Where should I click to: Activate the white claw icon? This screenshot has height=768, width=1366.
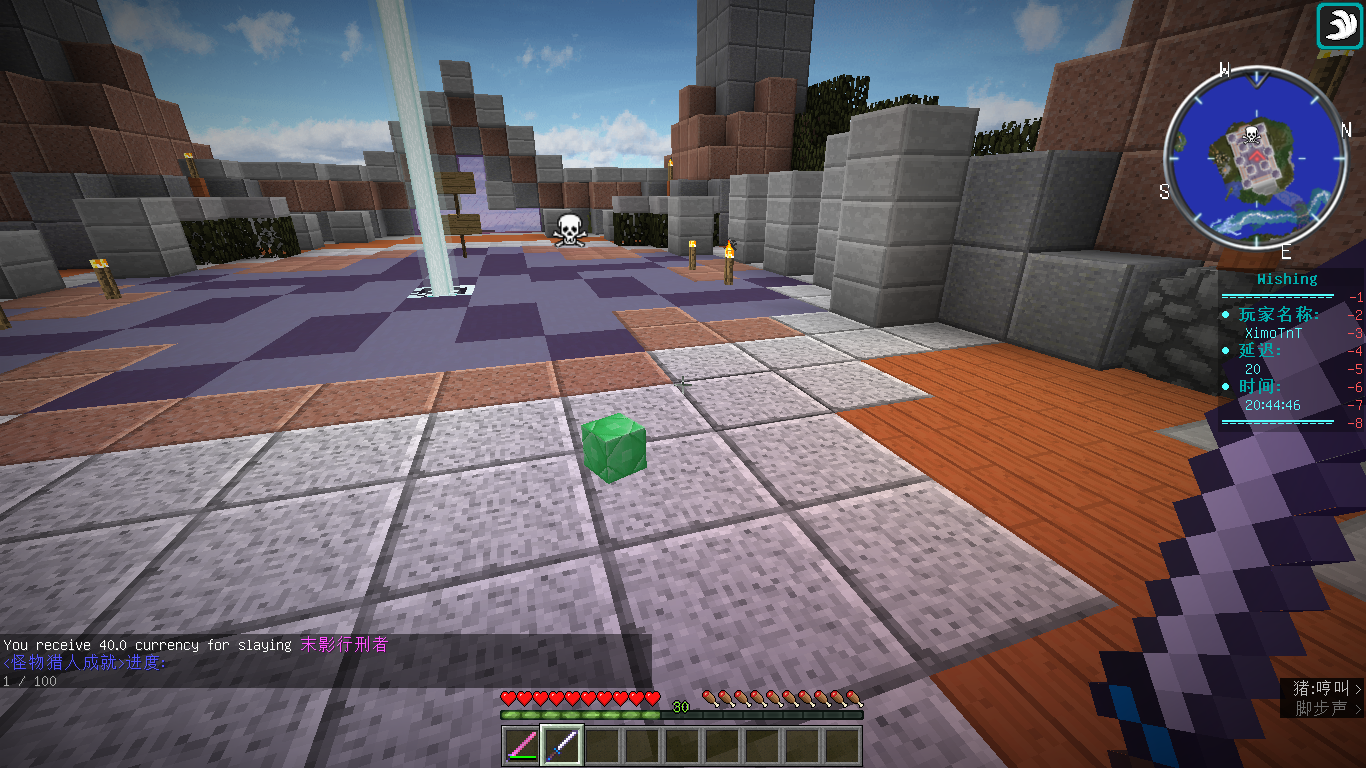pos(1340,26)
